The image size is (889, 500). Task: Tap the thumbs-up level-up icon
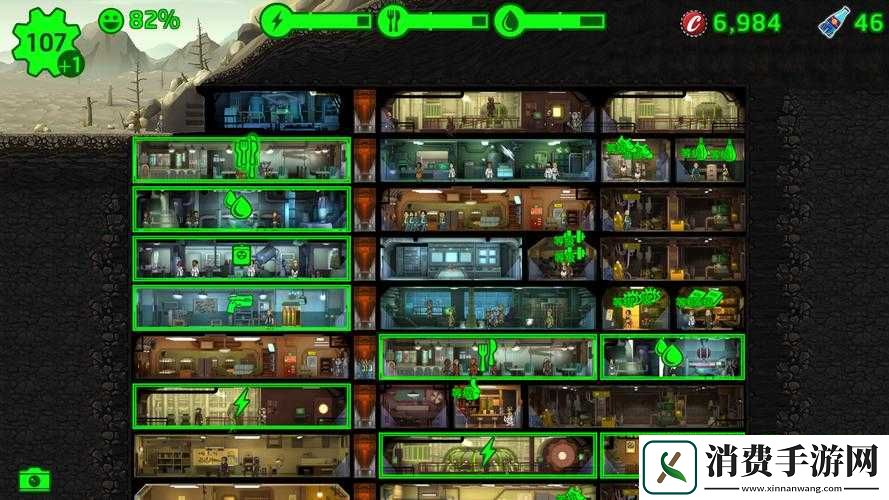pyautogui.click(x=467, y=391)
